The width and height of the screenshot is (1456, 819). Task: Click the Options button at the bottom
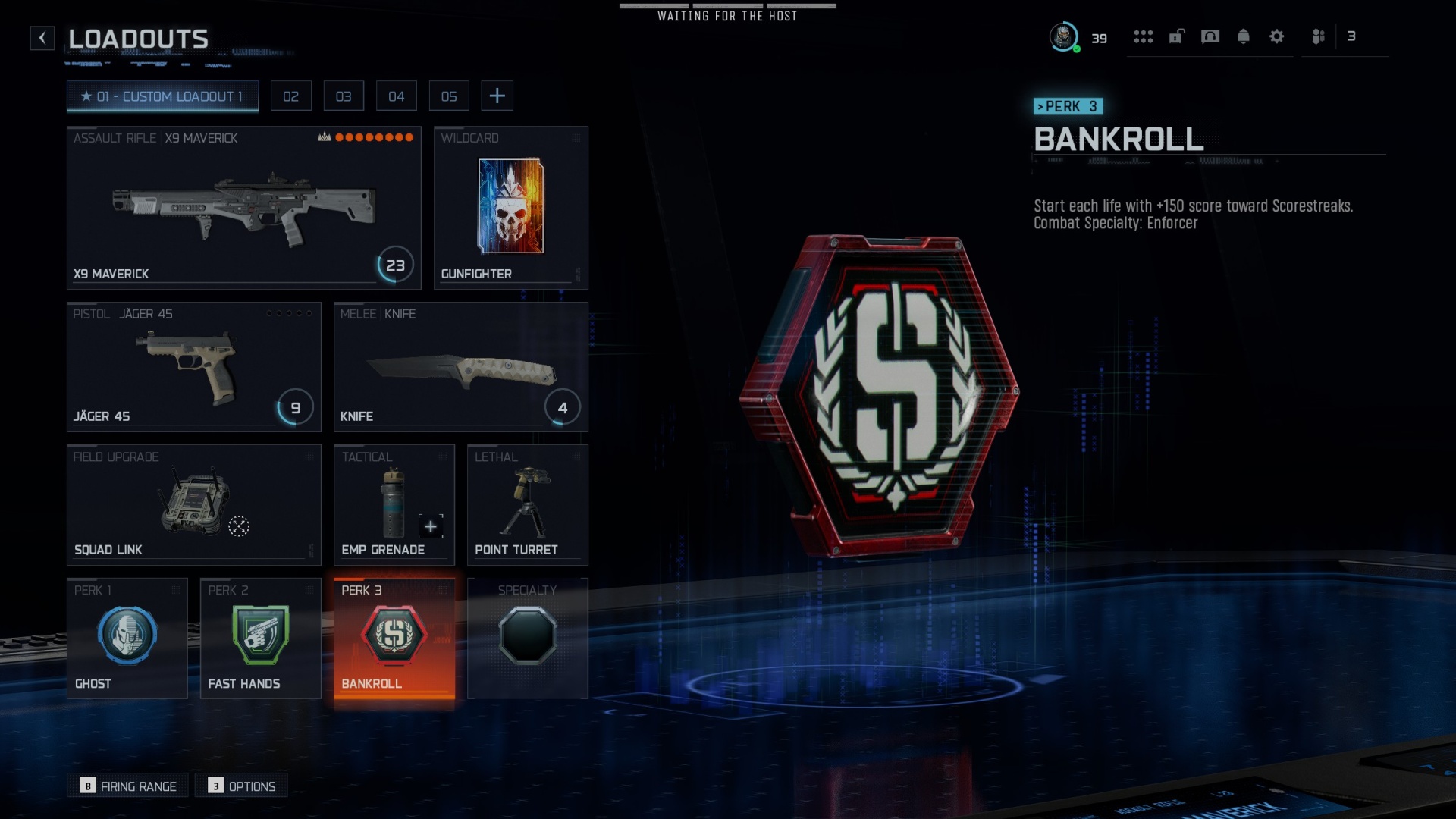pos(241,786)
